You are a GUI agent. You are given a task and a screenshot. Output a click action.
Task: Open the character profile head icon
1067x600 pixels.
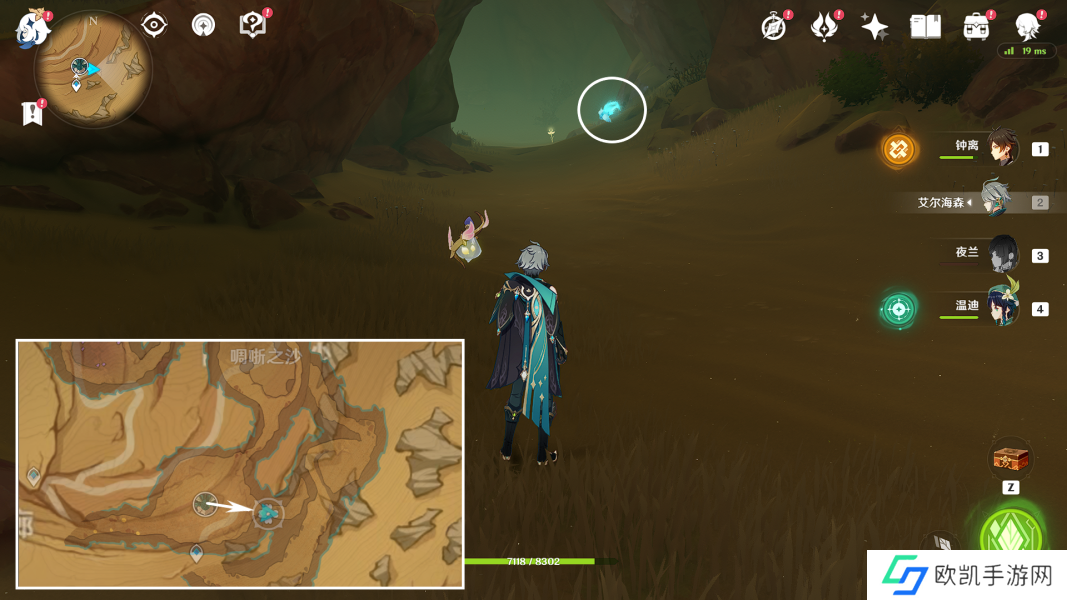(x=1027, y=27)
